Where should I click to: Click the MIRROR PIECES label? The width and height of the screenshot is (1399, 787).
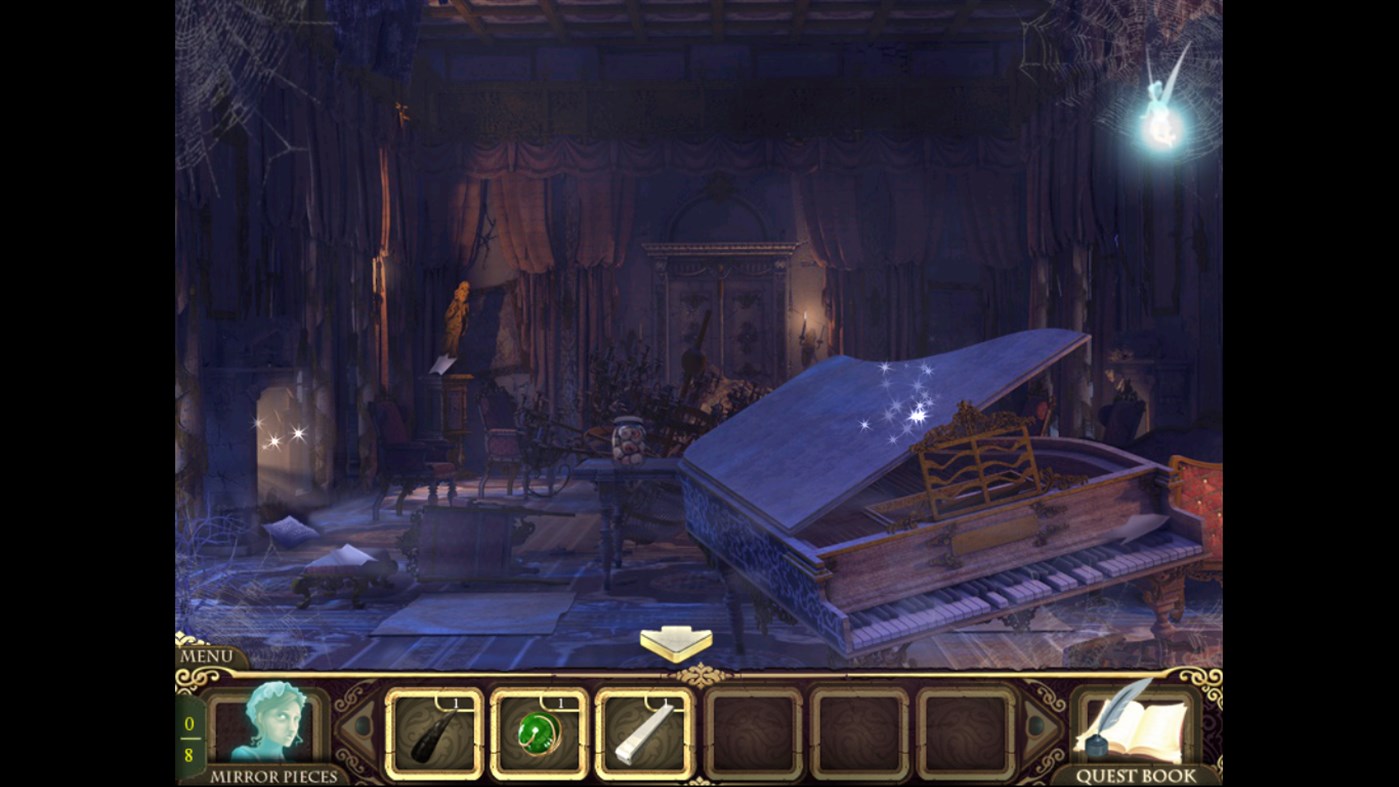pos(275,775)
